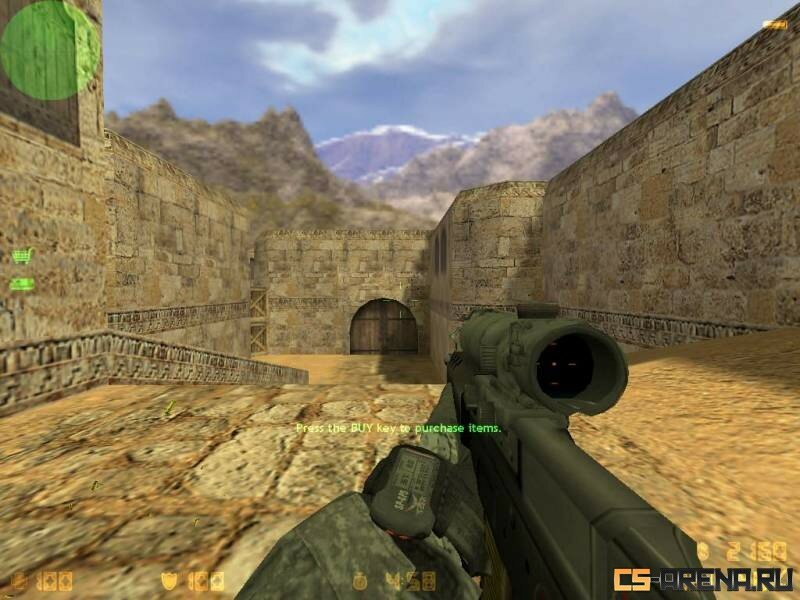Screen dimensions: 800x600
Task: Select the green shopping cart buy-zone icon
Action: point(22,256)
